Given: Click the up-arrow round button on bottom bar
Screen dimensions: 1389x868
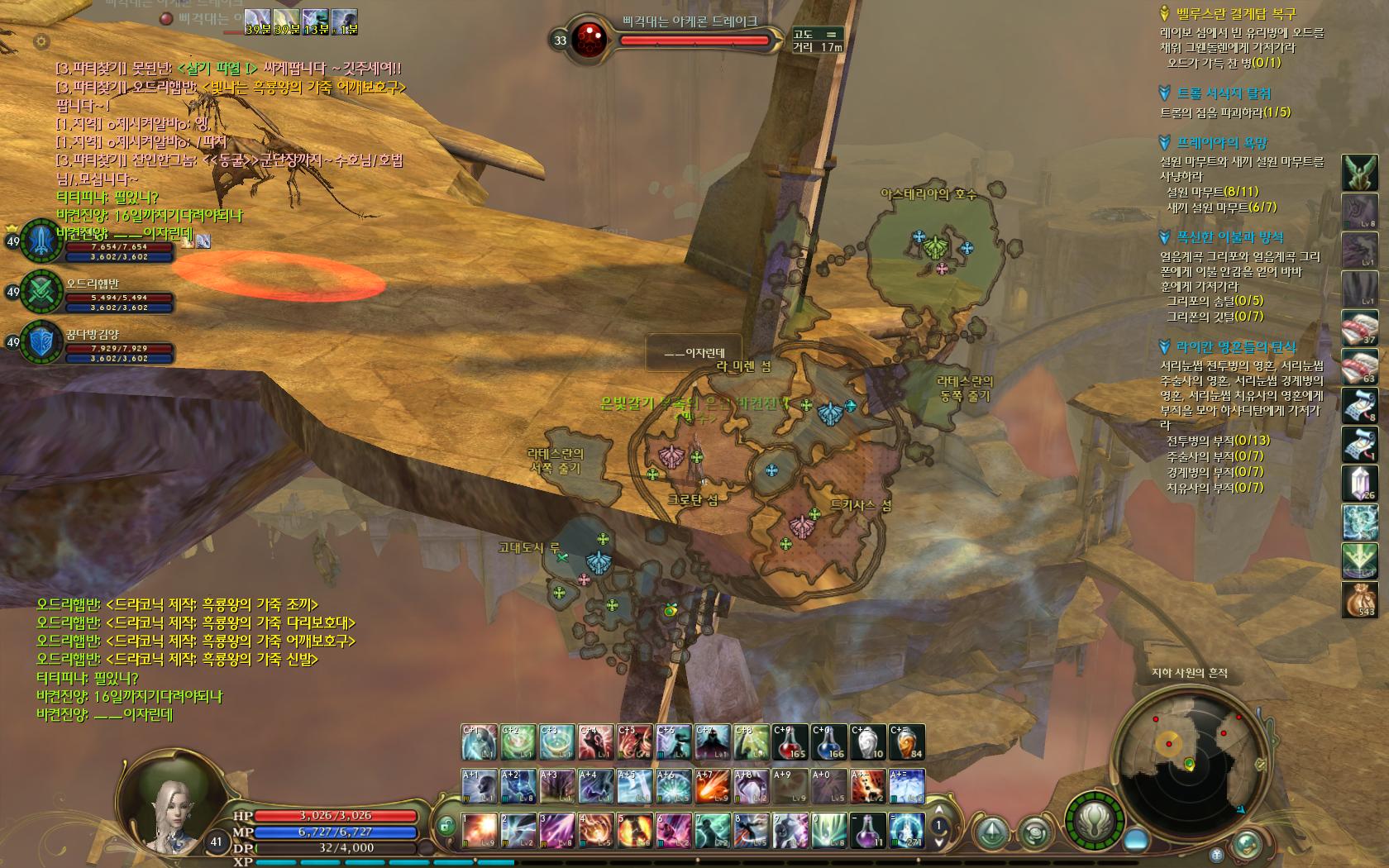Looking at the screenshot, I should tap(992, 830).
